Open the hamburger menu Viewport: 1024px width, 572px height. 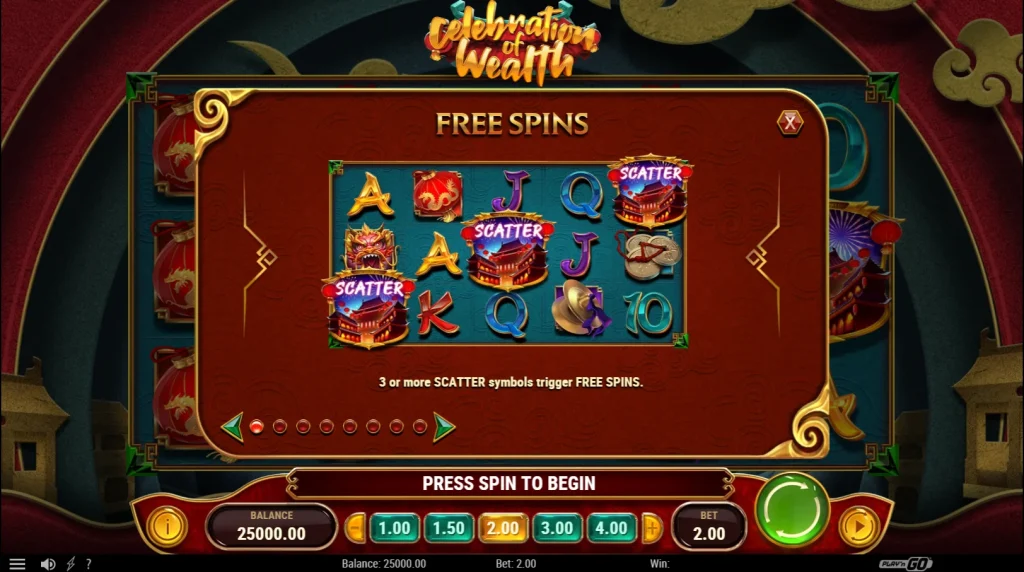point(17,564)
